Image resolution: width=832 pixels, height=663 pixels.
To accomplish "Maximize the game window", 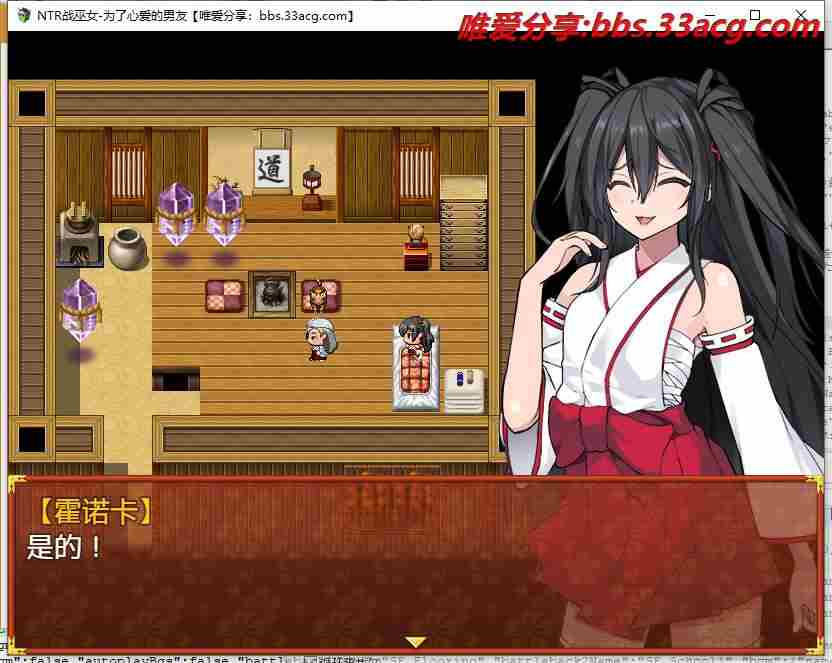I will [755, 14].
